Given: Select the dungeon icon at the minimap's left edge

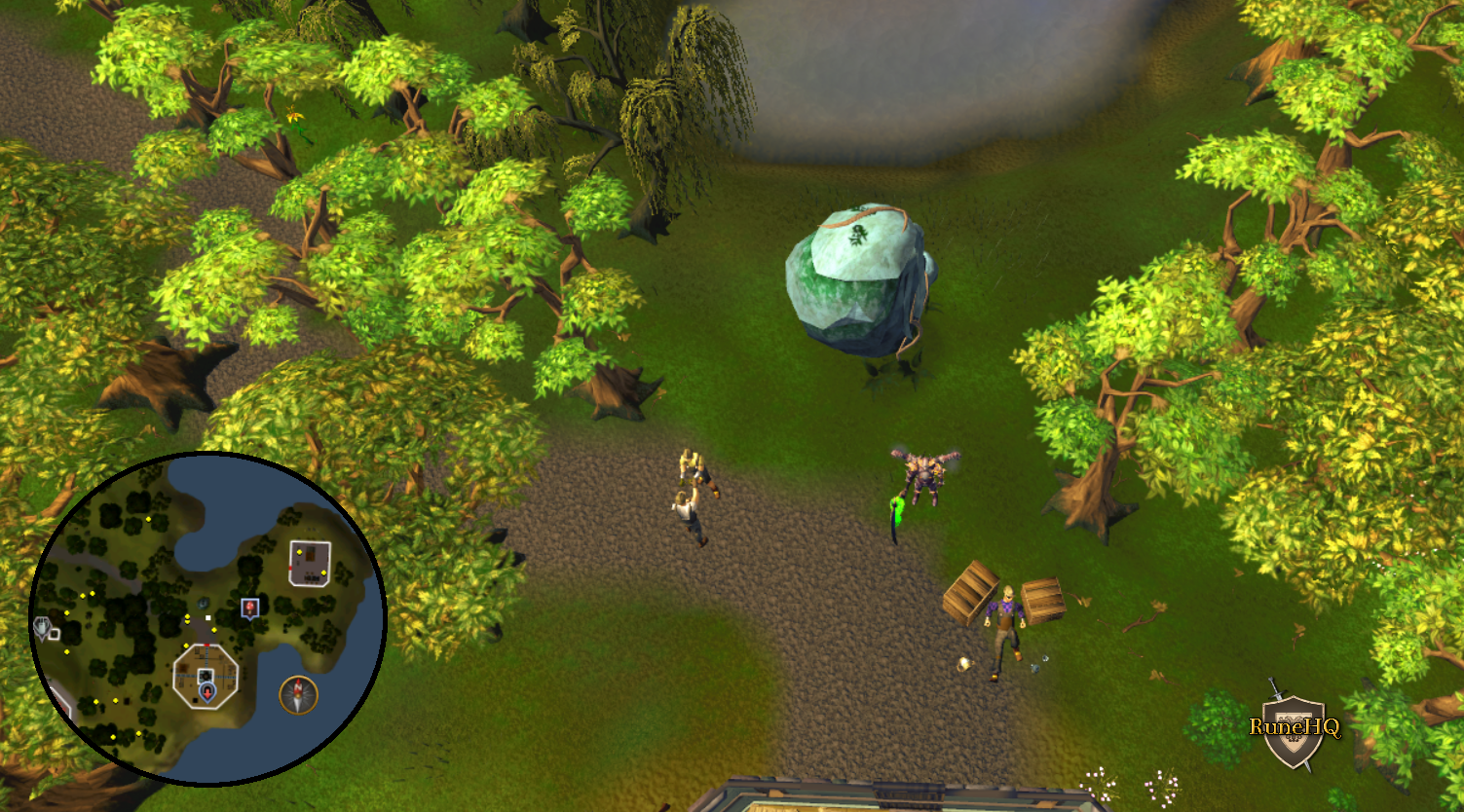Looking at the screenshot, I should (43, 625).
